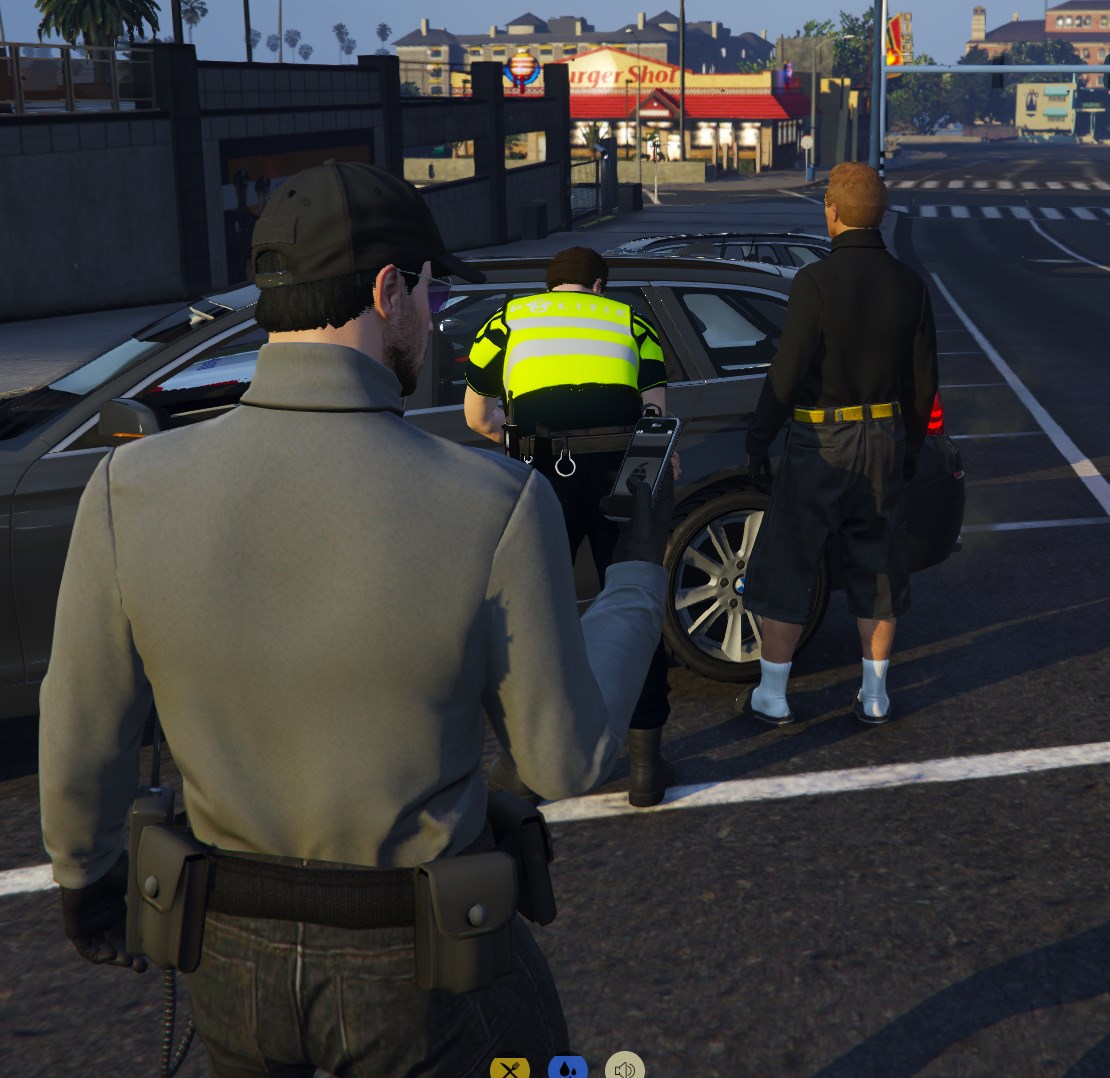The height and width of the screenshot is (1078, 1110).
Task: Select the blue water droplet thirst icon
Action: coord(567,1069)
